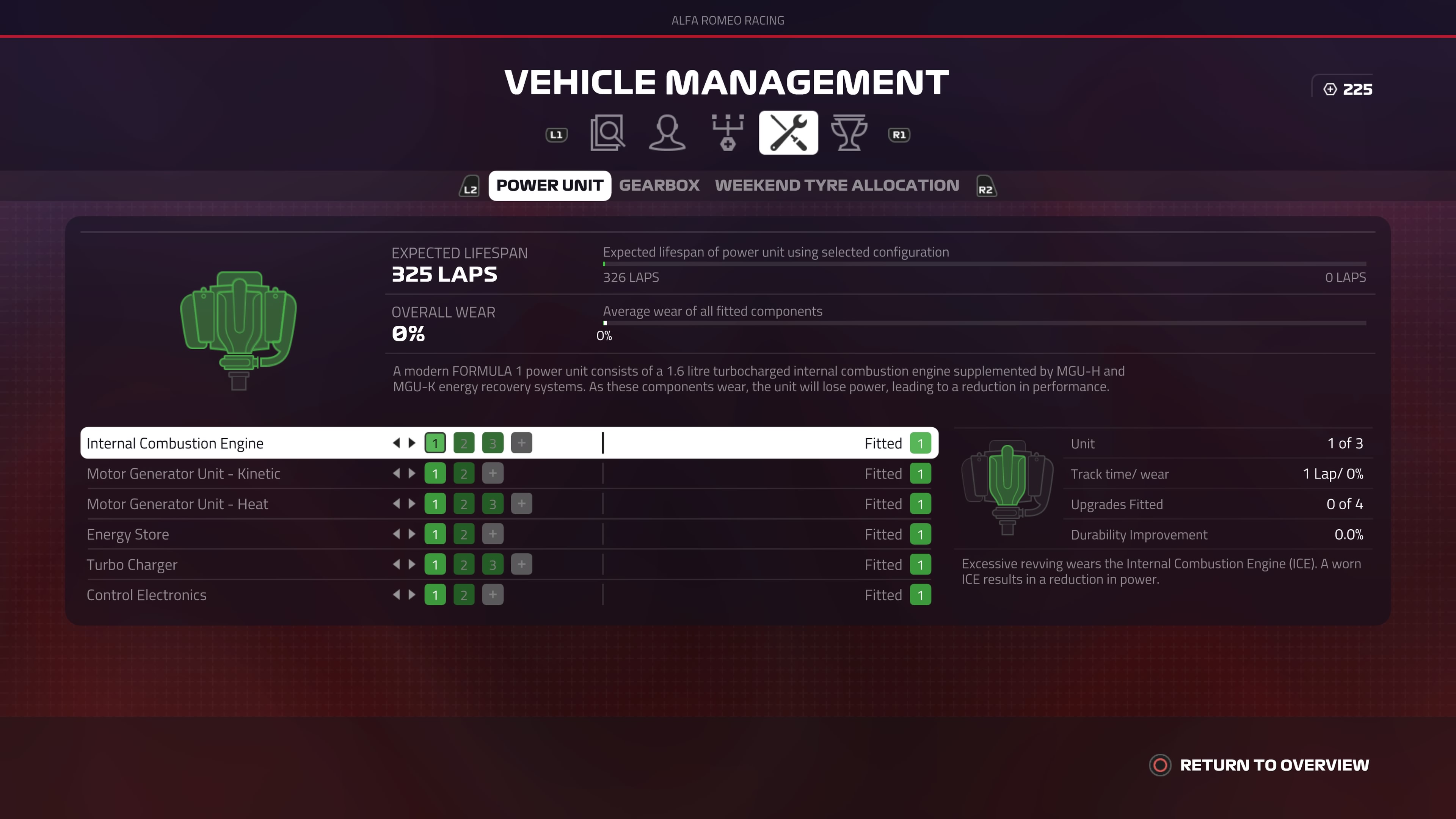Choose the Energy Store component row
Image resolution: width=1456 pixels, height=819 pixels.
[128, 535]
